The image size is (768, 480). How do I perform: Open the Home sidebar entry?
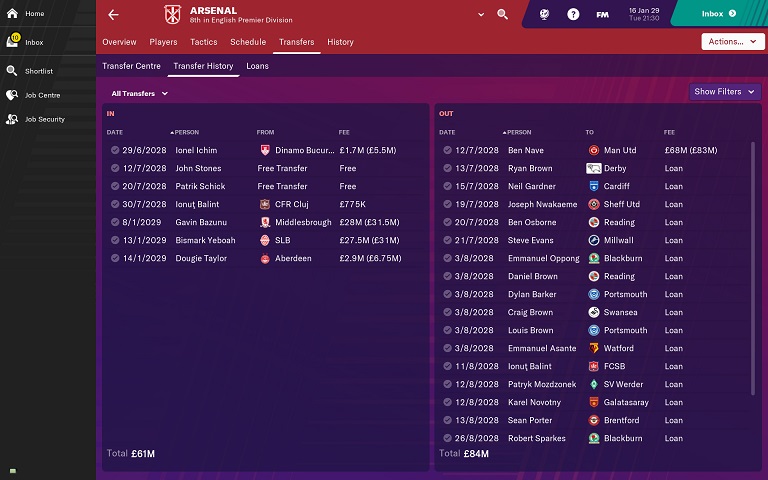click(33, 14)
